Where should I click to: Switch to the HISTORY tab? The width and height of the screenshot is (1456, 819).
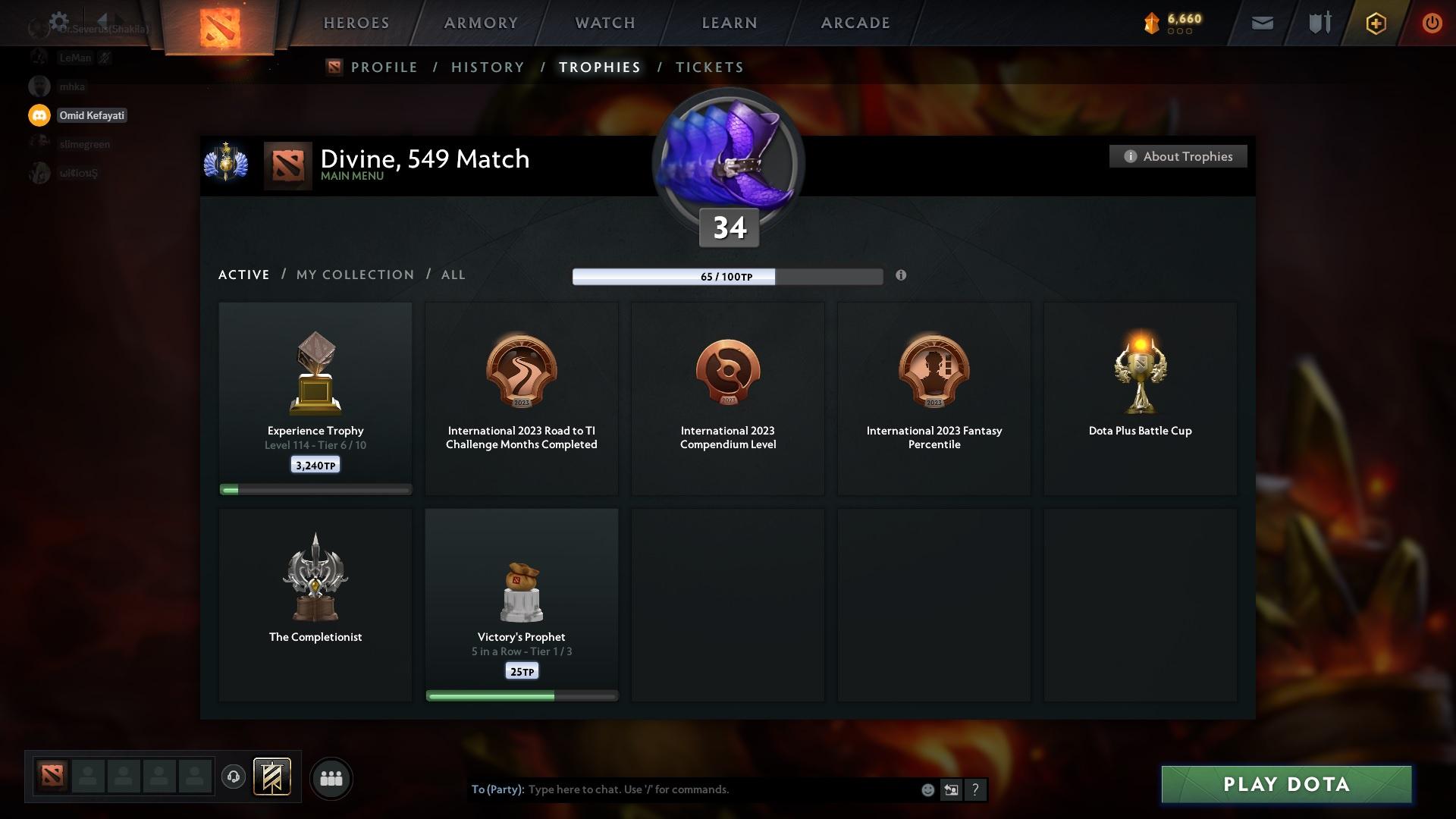pyautogui.click(x=487, y=67)
